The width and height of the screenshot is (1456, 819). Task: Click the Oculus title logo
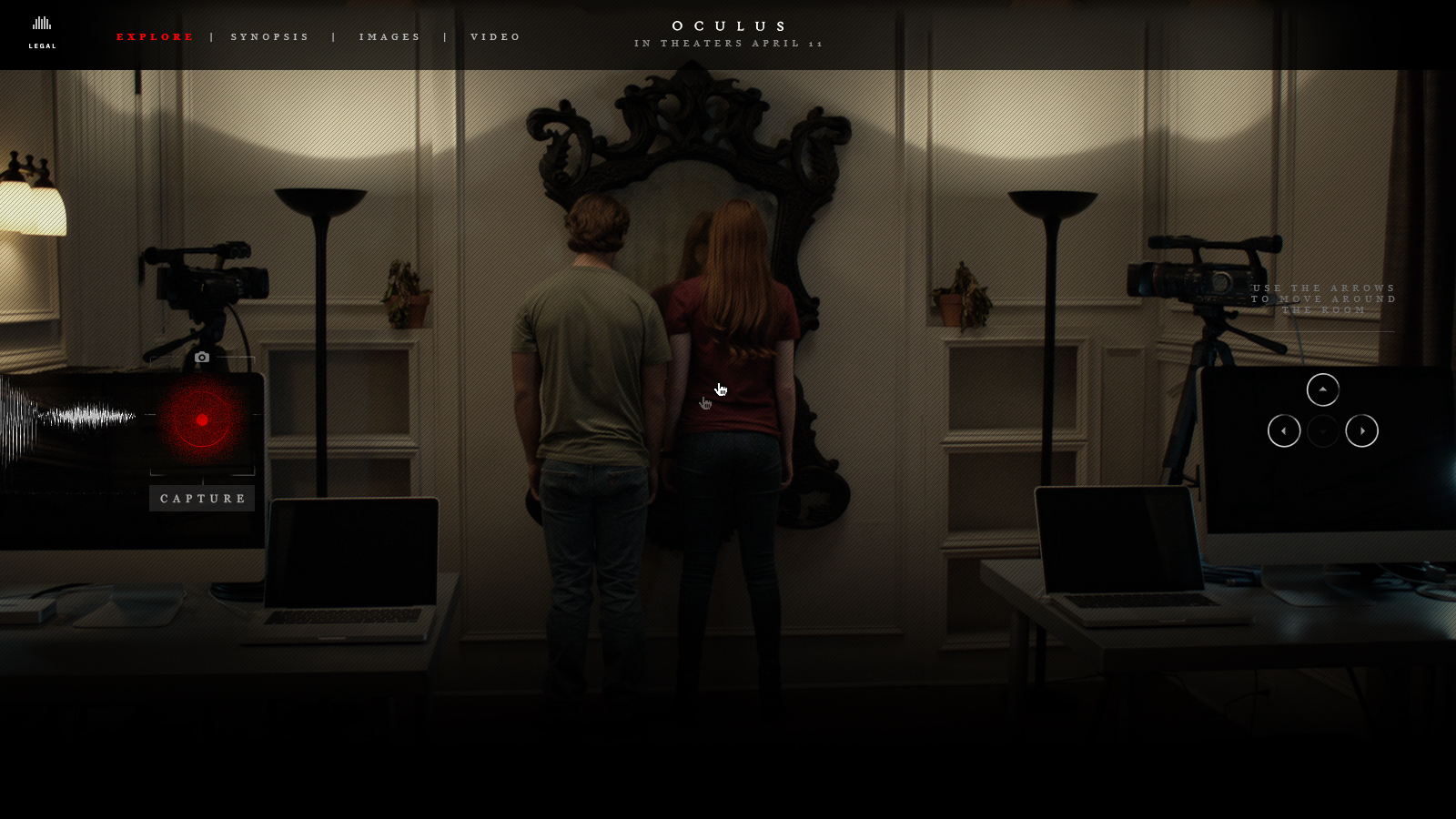[x=729, y=26]
